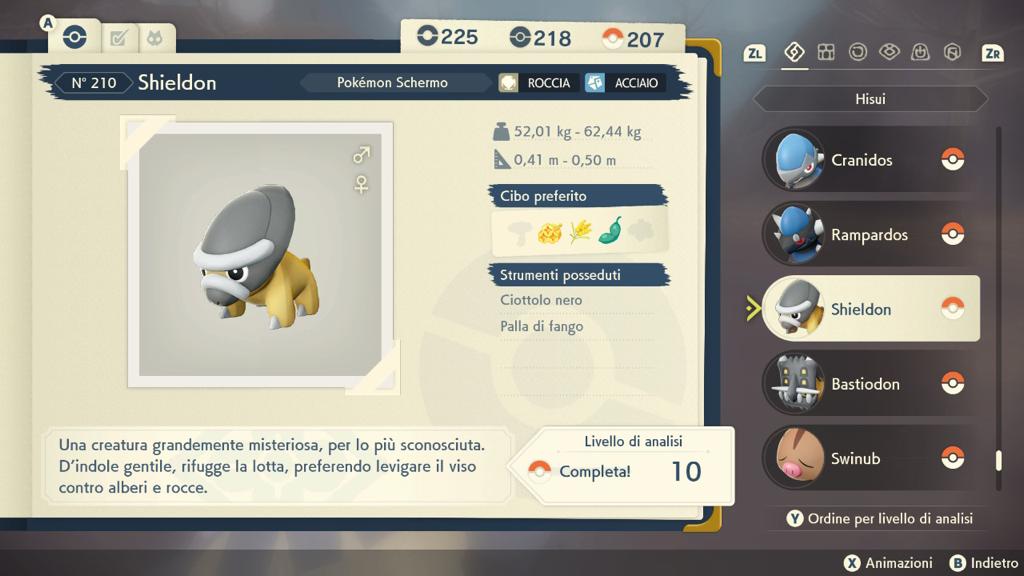Viewport: 1024px width, 576px height.
Task: Switch to the bag-shaped area icon
Action: coord(921,52)
